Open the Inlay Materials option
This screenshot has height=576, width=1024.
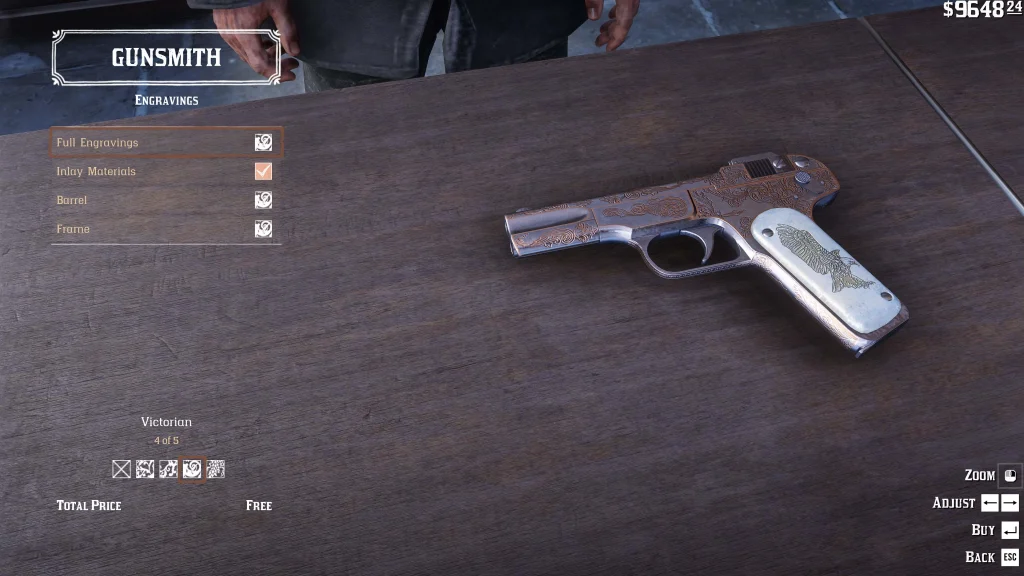pyautogui.click(x=166, y=172)
